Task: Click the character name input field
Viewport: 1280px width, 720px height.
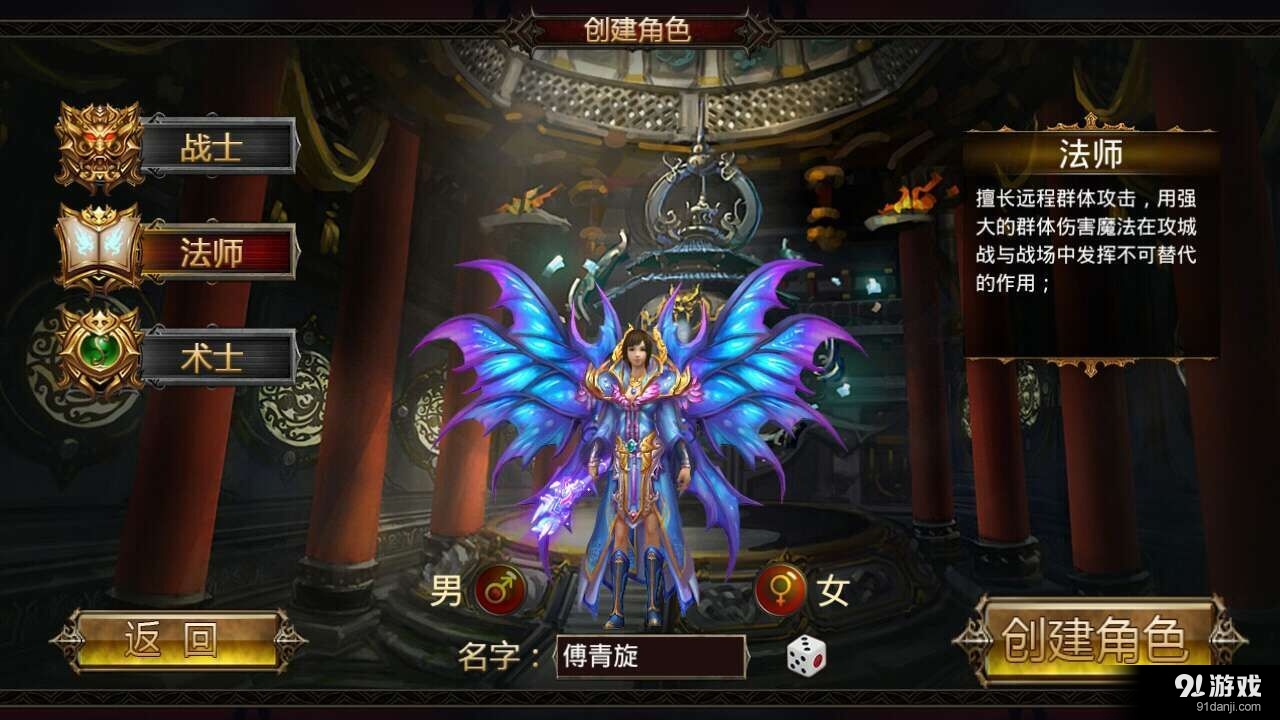Action: pos(650,655)
